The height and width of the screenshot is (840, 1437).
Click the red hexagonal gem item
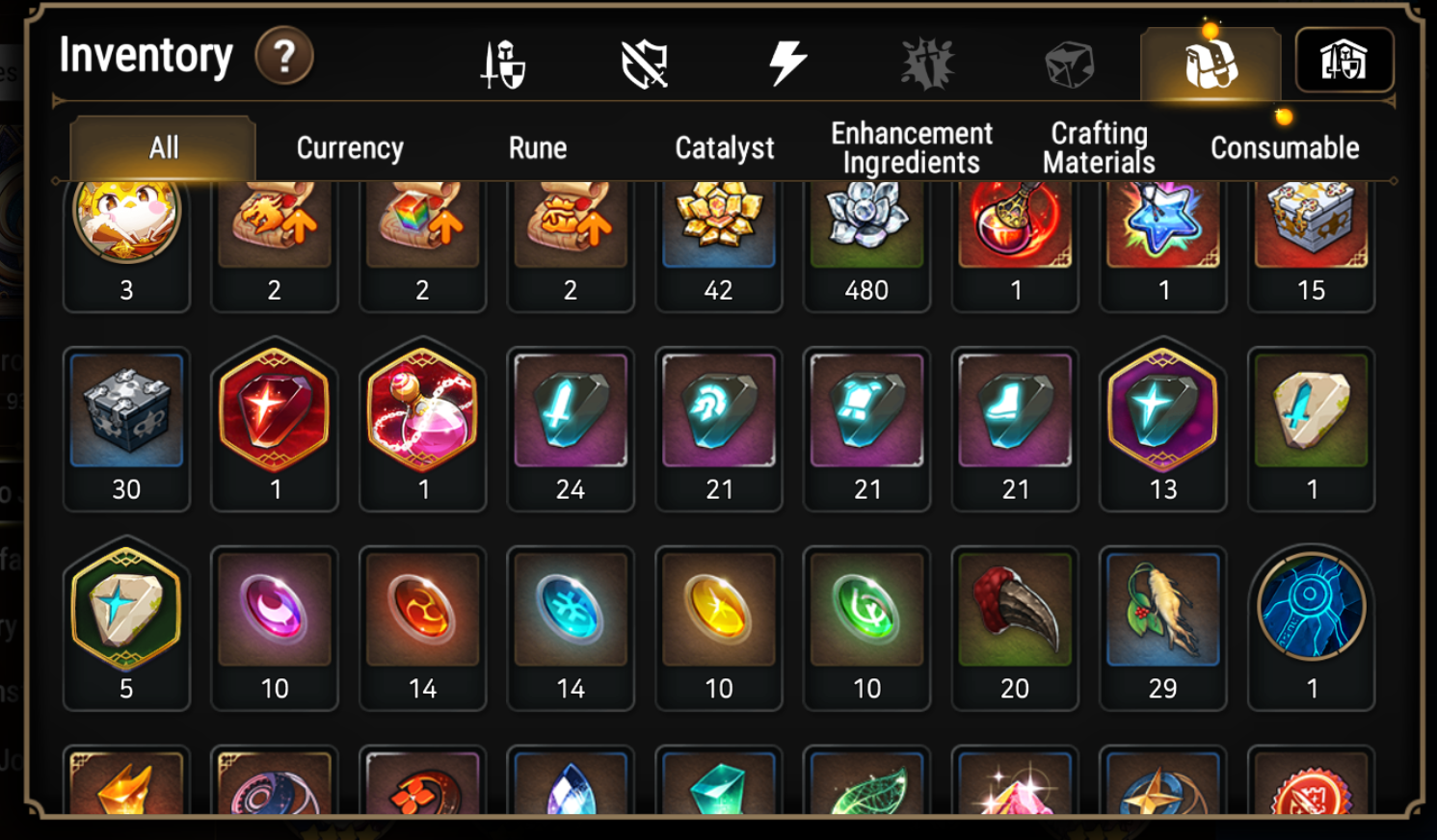point(275,414)
